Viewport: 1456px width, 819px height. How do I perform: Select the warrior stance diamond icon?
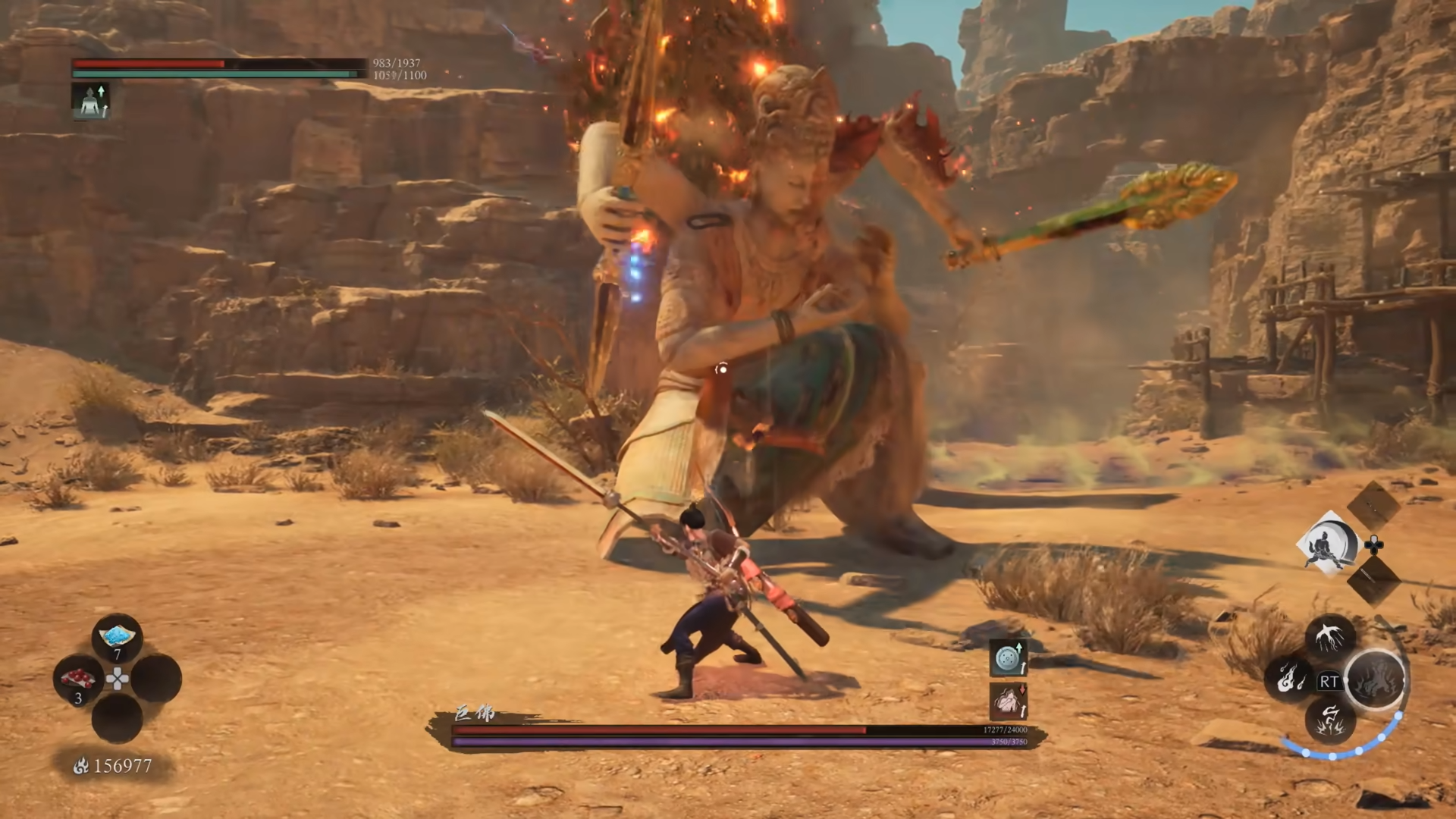(1327, 543)
